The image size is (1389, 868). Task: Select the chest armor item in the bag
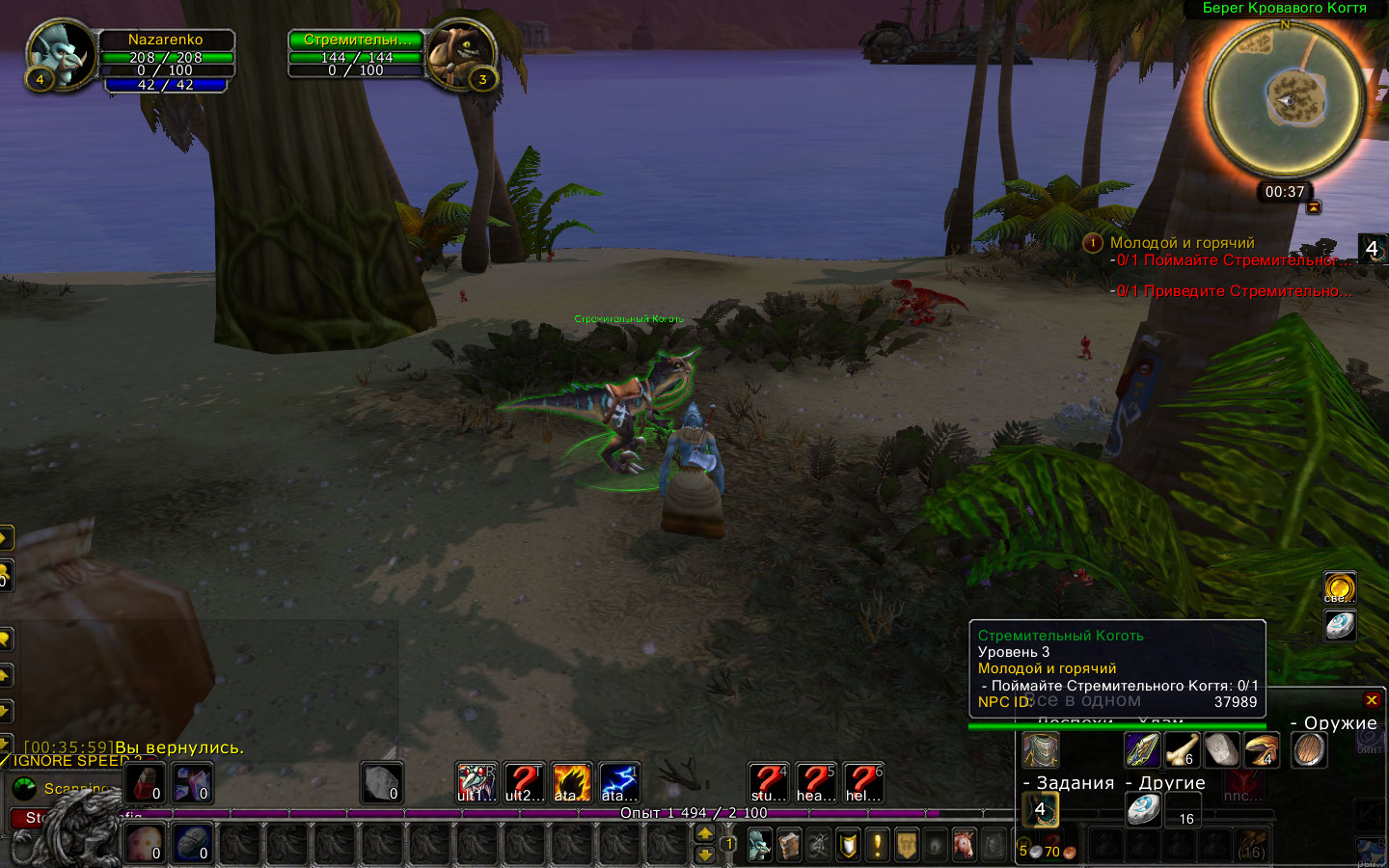coord(1041,750)
